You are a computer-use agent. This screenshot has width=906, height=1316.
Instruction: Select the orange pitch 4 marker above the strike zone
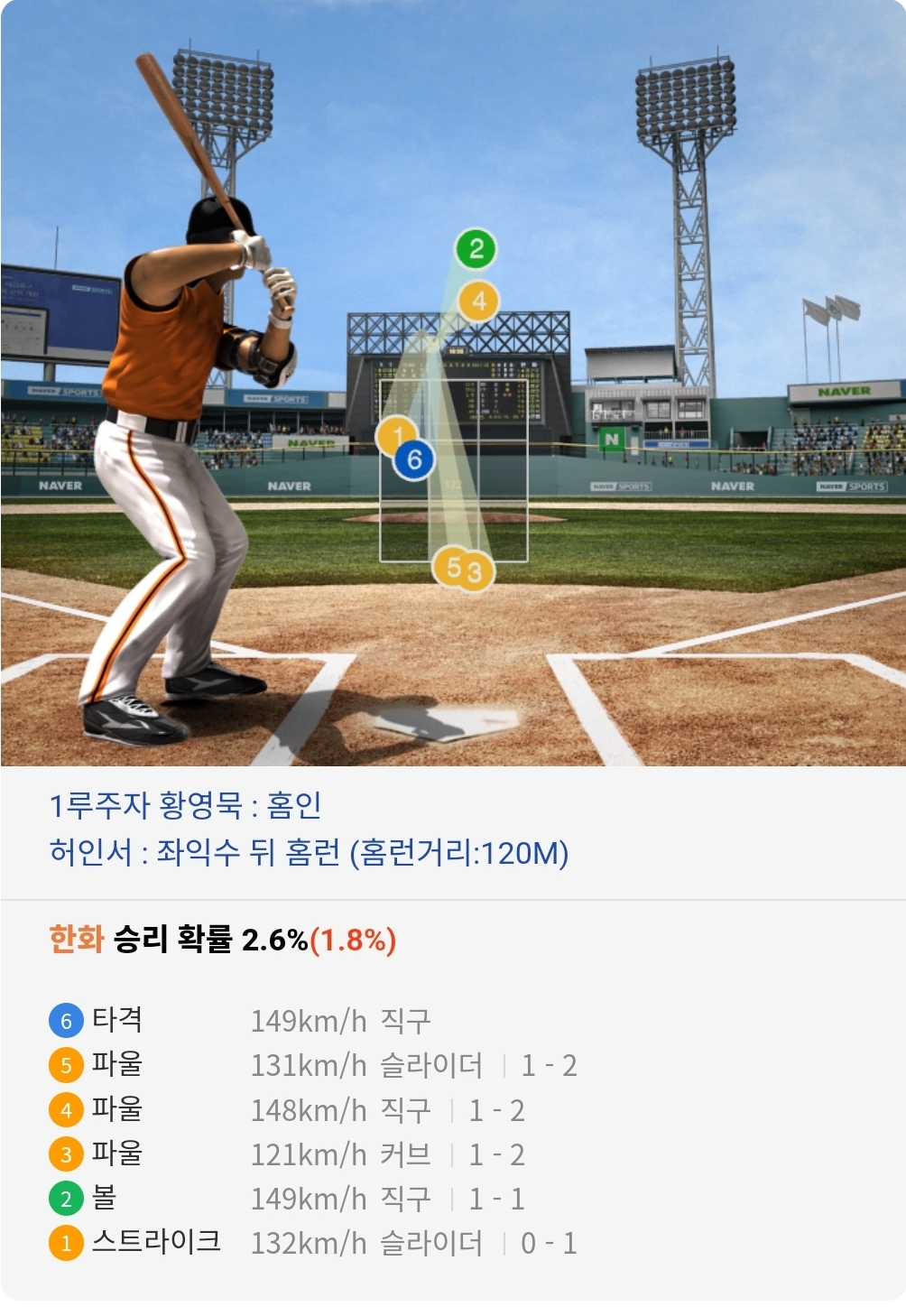click(x=479, y=301)
